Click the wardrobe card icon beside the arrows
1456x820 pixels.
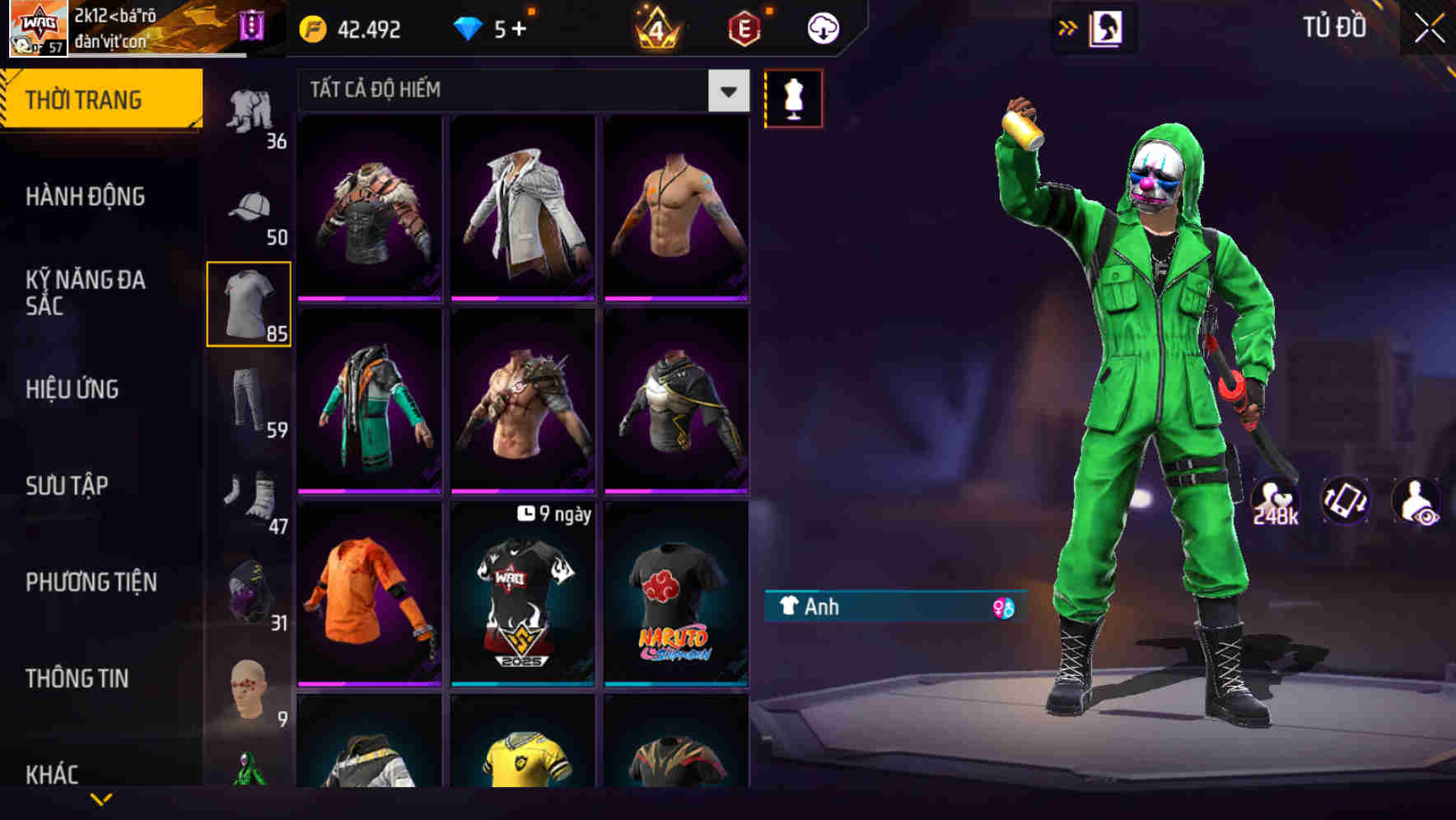coord(1108,26)
